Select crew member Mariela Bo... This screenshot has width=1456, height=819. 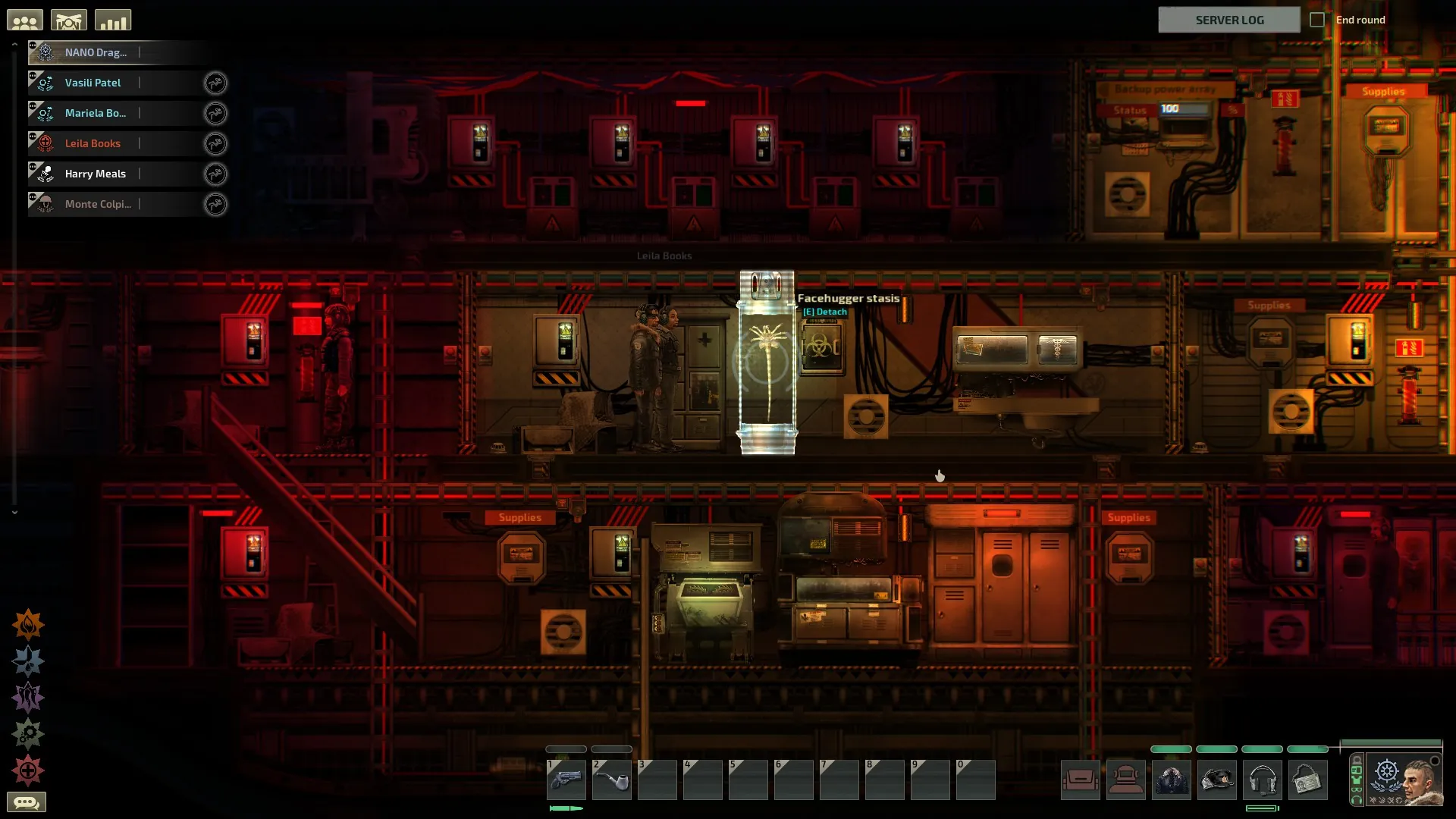pos(96,113)
